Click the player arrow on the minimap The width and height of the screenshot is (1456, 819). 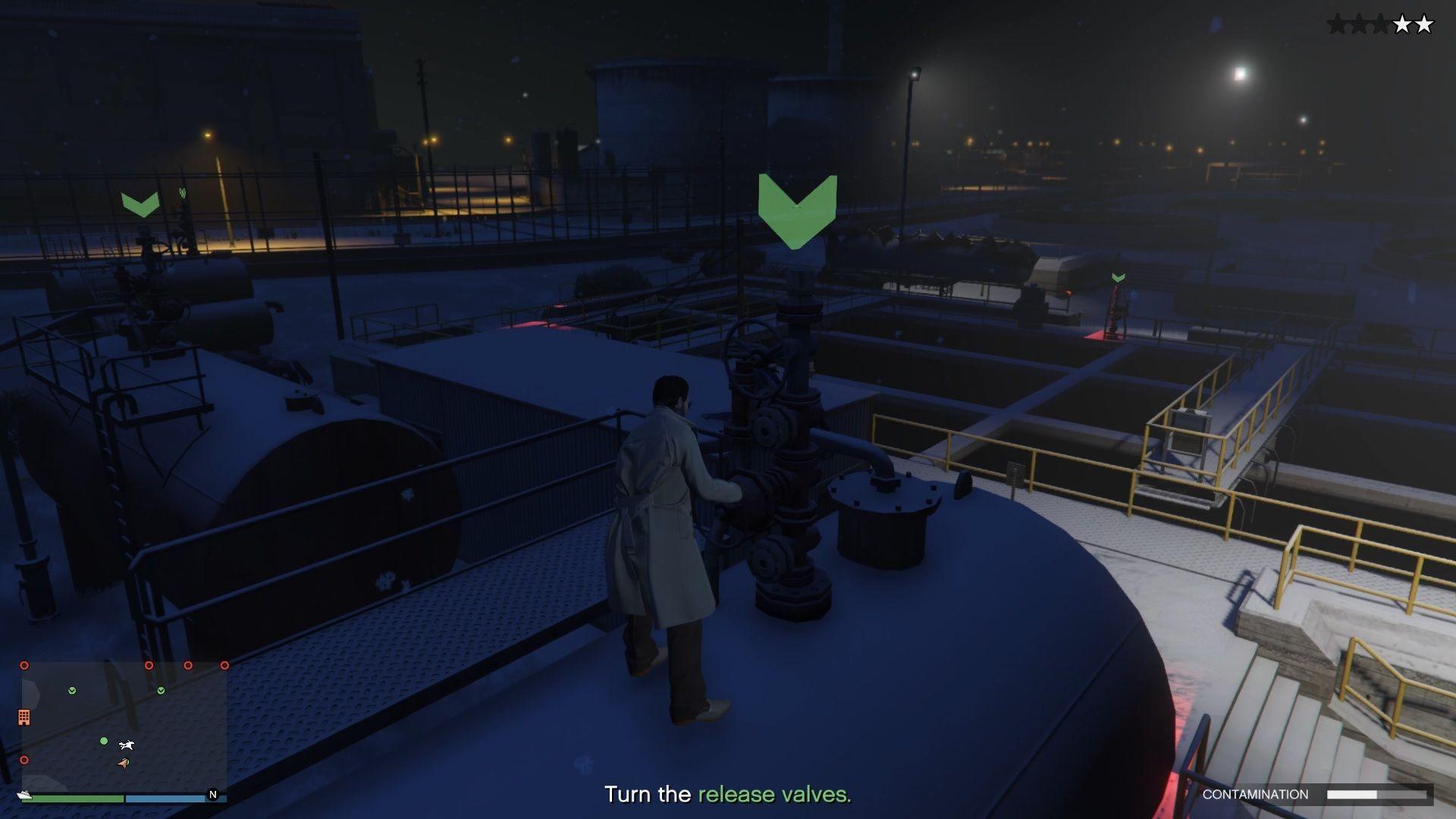[124, 763]
